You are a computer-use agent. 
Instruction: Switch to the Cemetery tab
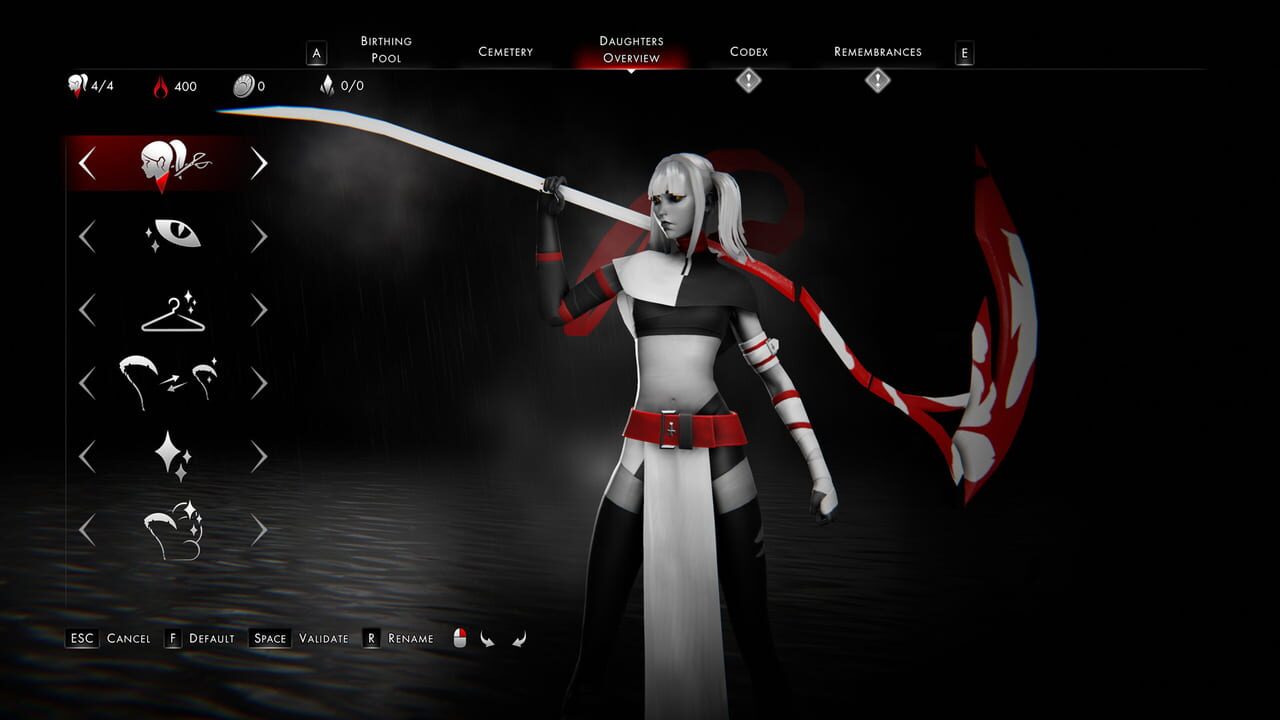[x=505, y=50]
